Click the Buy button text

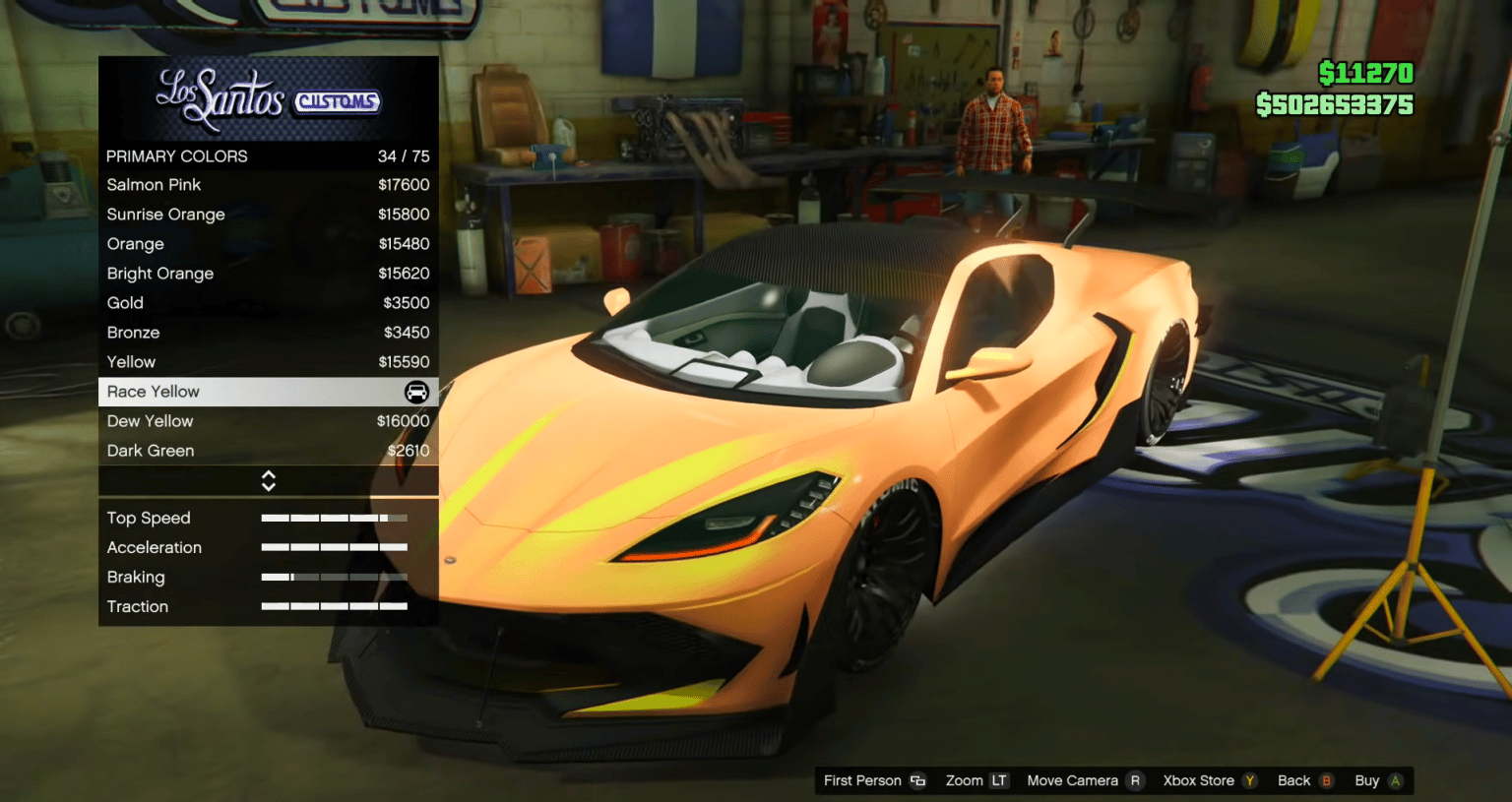coord(1368,780)
